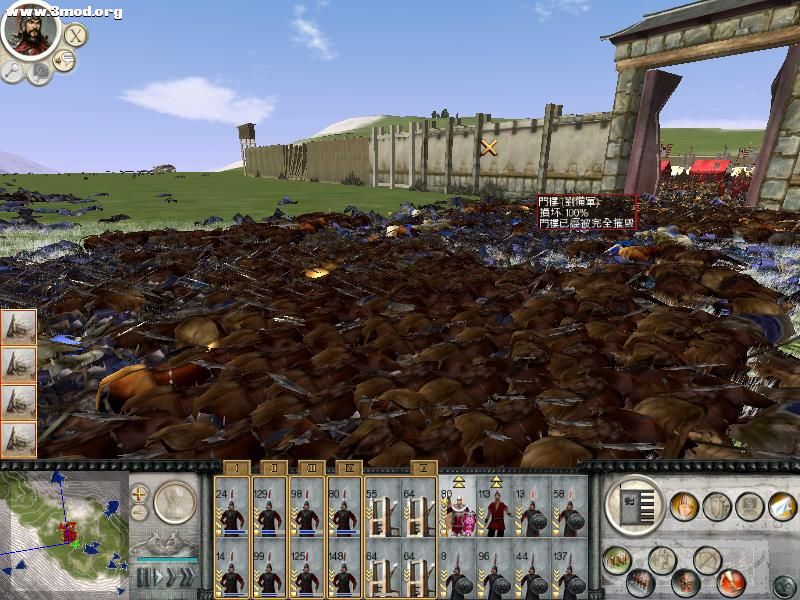This screenshot has height=600, width=800.
Task: Zoom in the minimap with the plus button
Action: click(139, 494)
